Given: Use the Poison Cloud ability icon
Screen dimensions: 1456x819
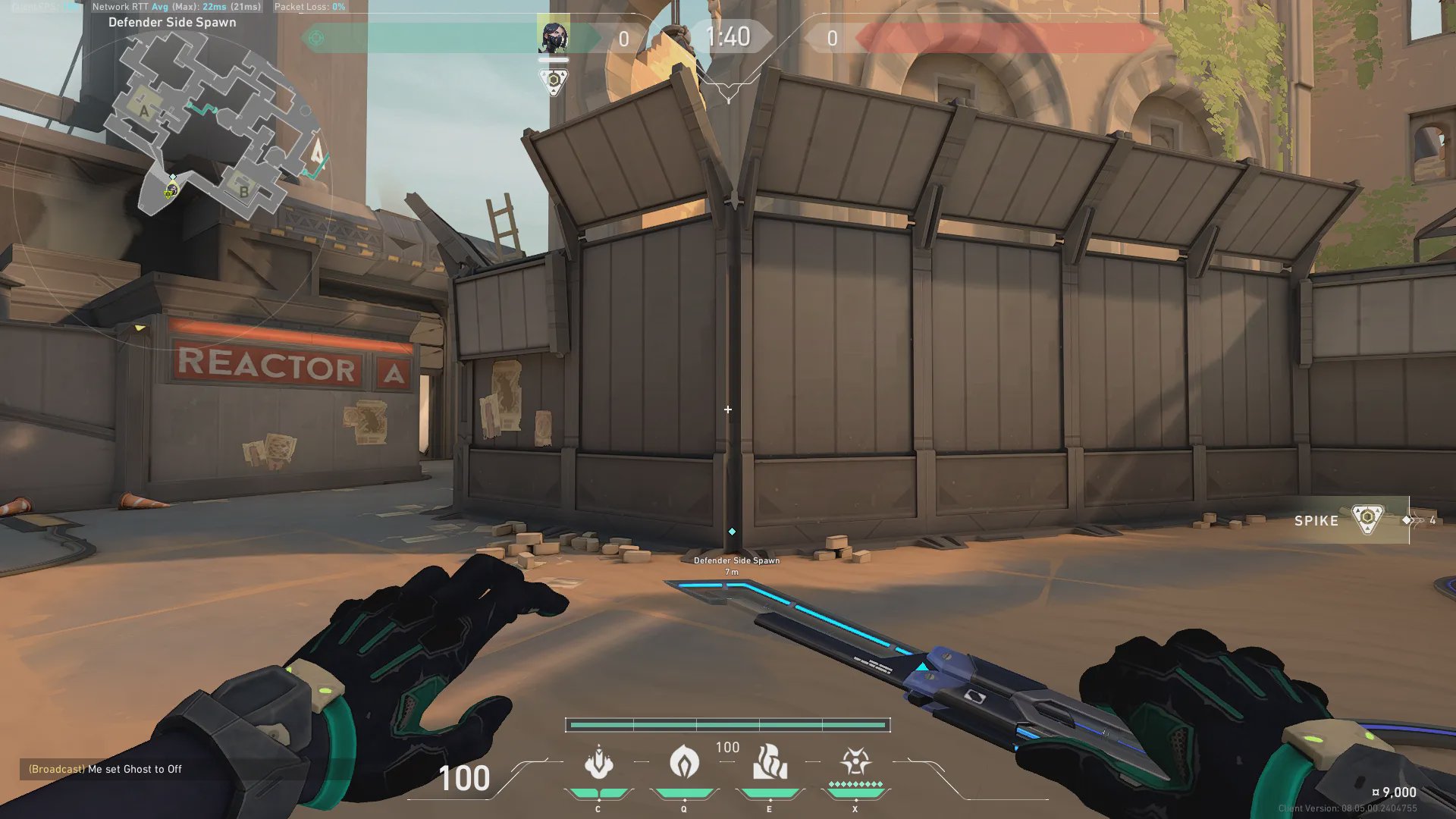Looking at the screenshot, I should 683,763.
